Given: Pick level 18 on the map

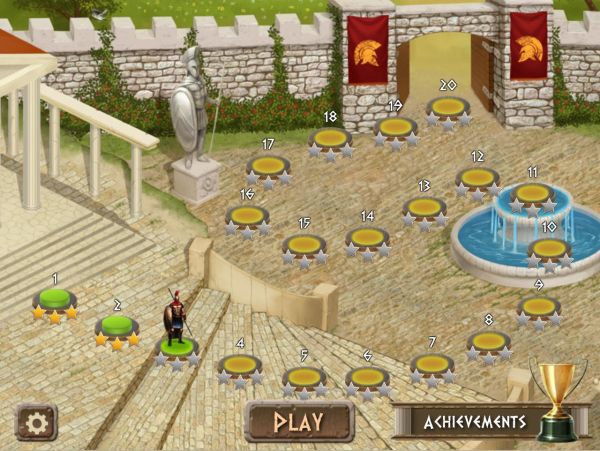Looking at the screenshot, I should click(x=330, y=138).
